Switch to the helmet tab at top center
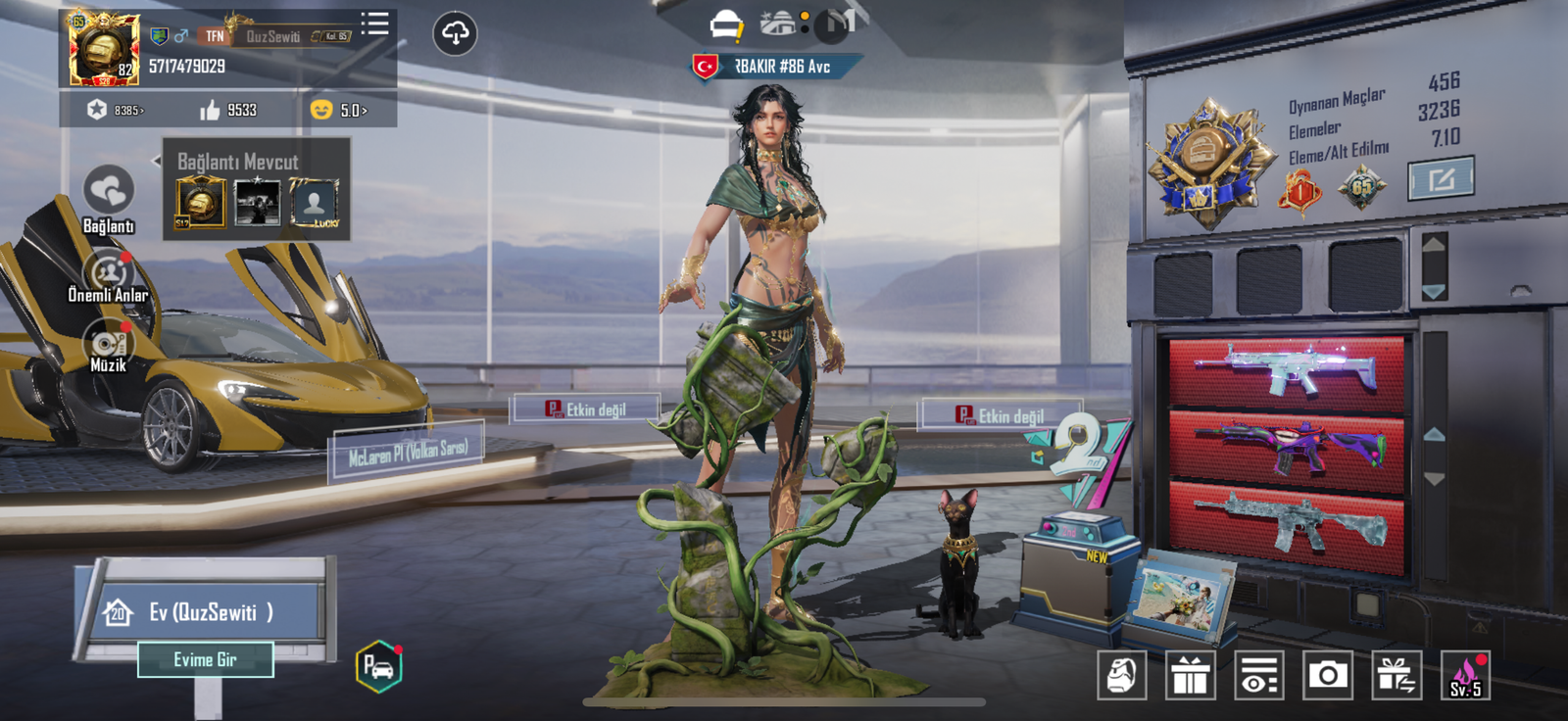This screenshot has height=721, width=1568. click(725, 24)
